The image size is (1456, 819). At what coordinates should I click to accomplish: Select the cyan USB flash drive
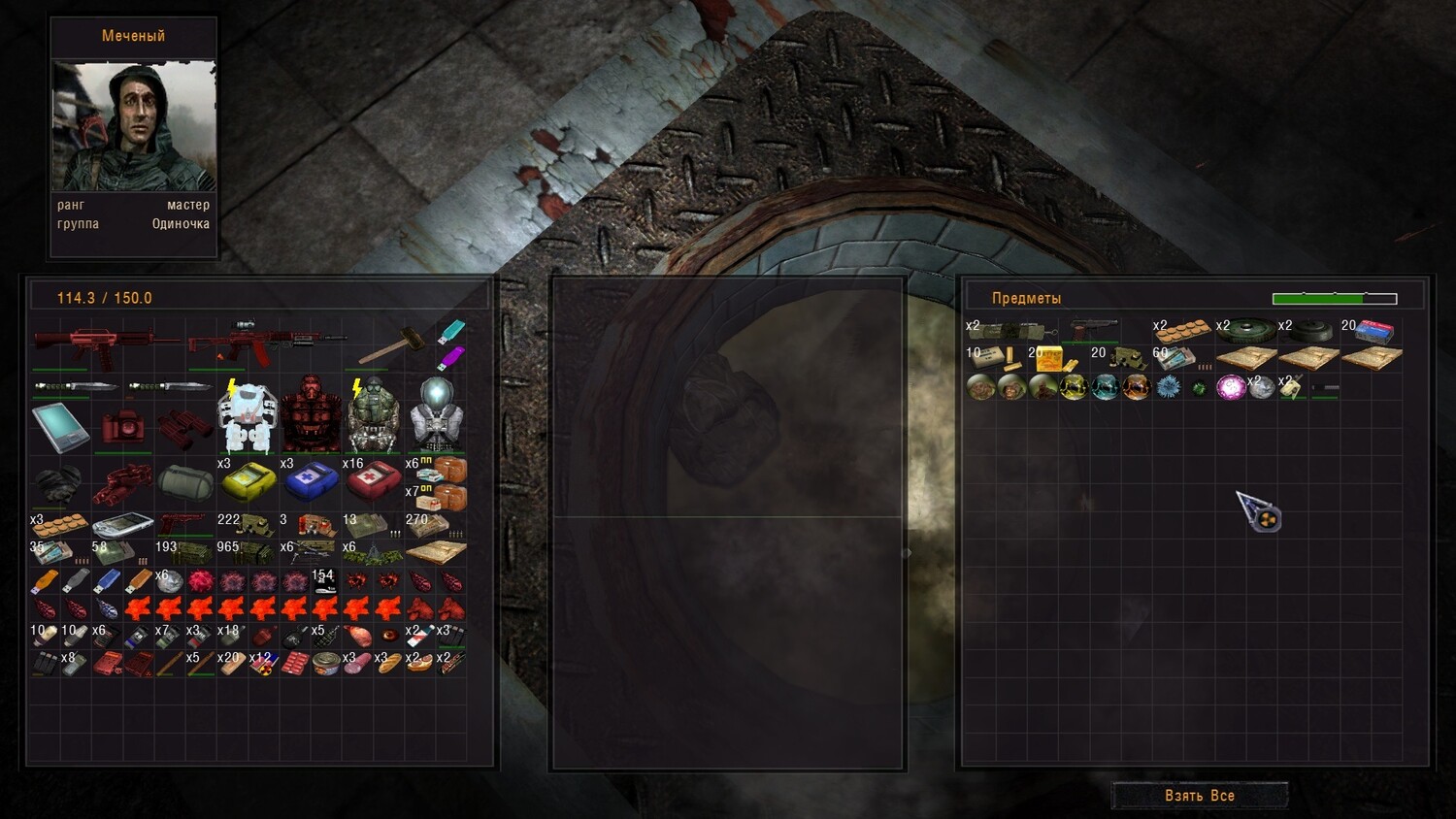click(x=451, y=332)
